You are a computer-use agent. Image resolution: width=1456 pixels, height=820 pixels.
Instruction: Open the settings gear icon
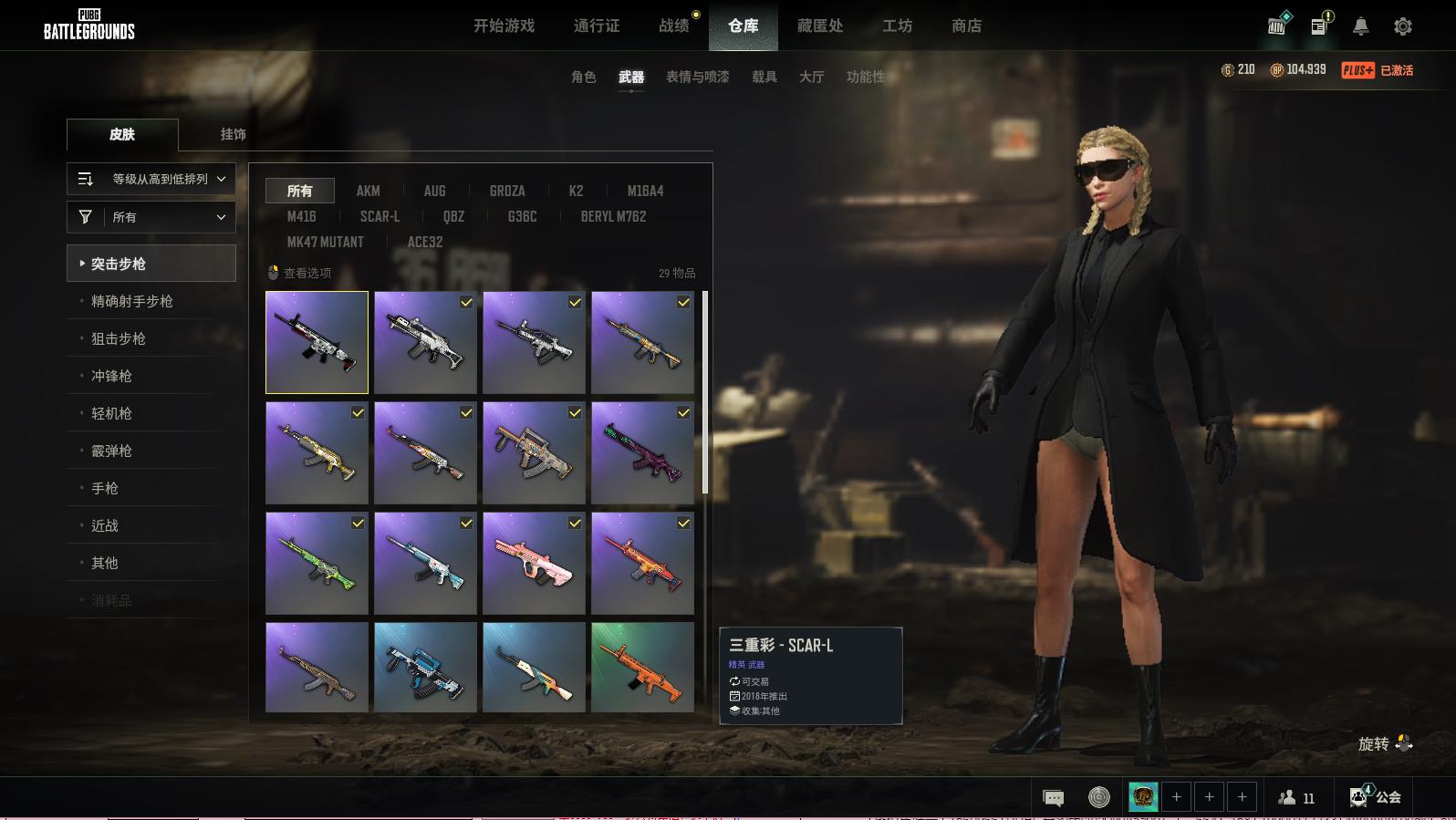(1402, 26)
